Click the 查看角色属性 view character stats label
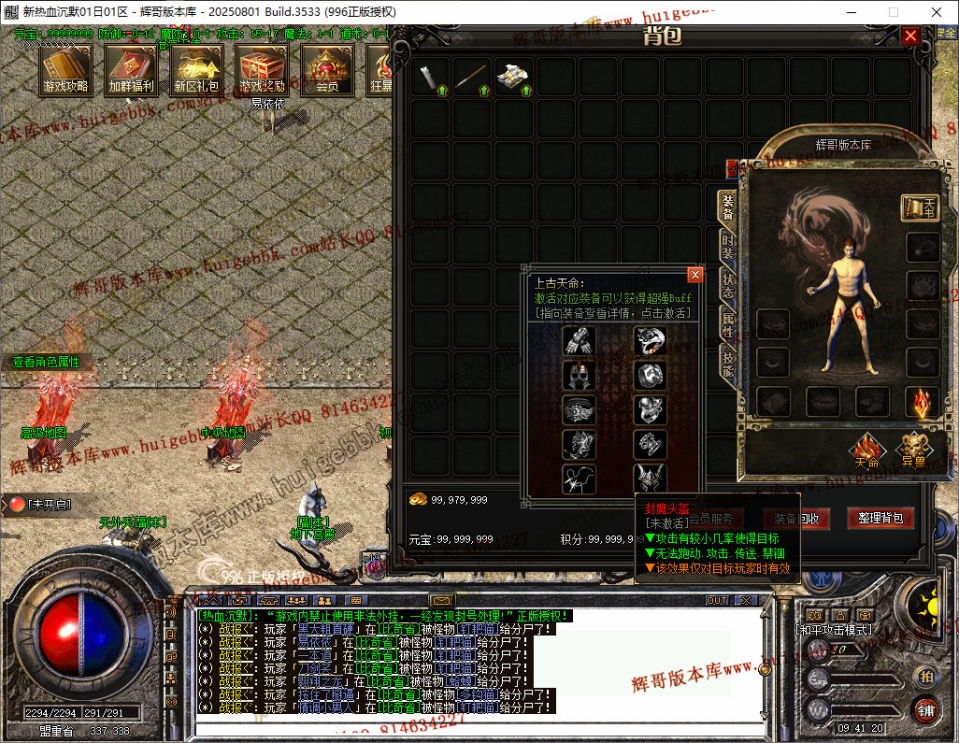This screenshot has height=743, width=959. [x=46, y=362]
